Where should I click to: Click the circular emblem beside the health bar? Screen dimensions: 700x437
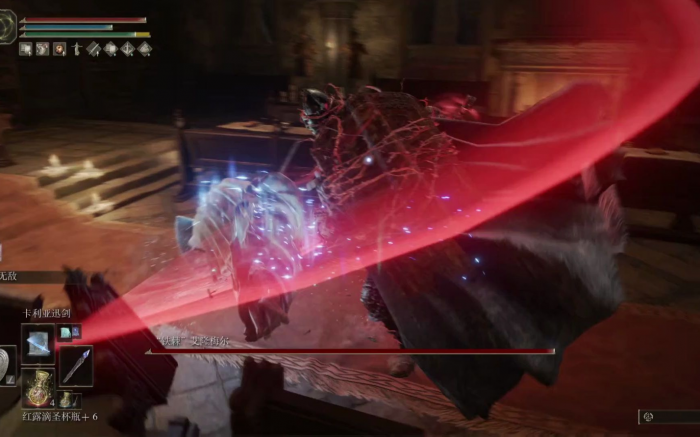click(8, 27)
